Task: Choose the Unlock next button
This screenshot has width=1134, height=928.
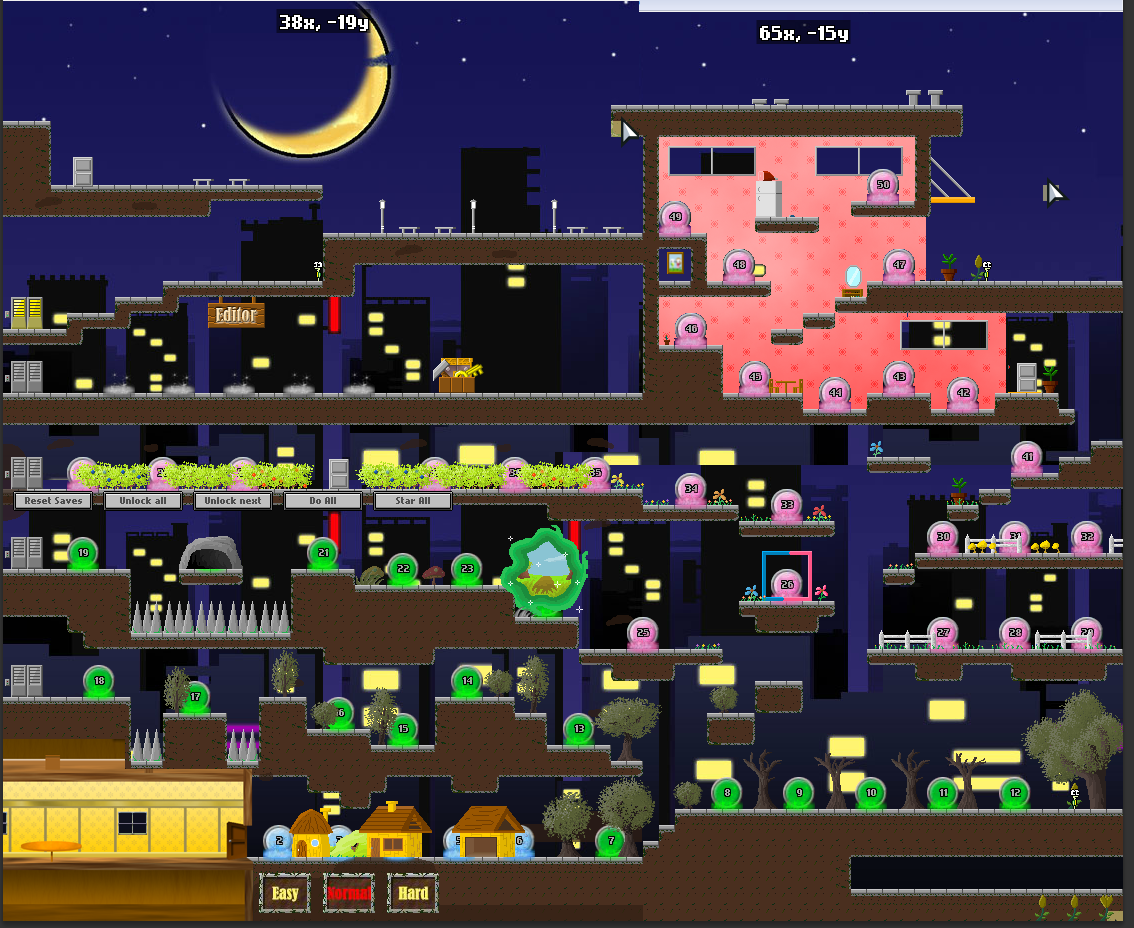Action: 233,501
